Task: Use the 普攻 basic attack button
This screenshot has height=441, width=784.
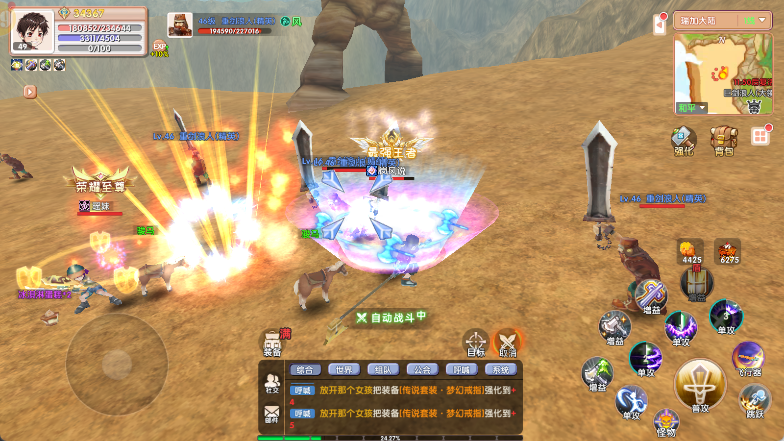Action: point(700,385)
